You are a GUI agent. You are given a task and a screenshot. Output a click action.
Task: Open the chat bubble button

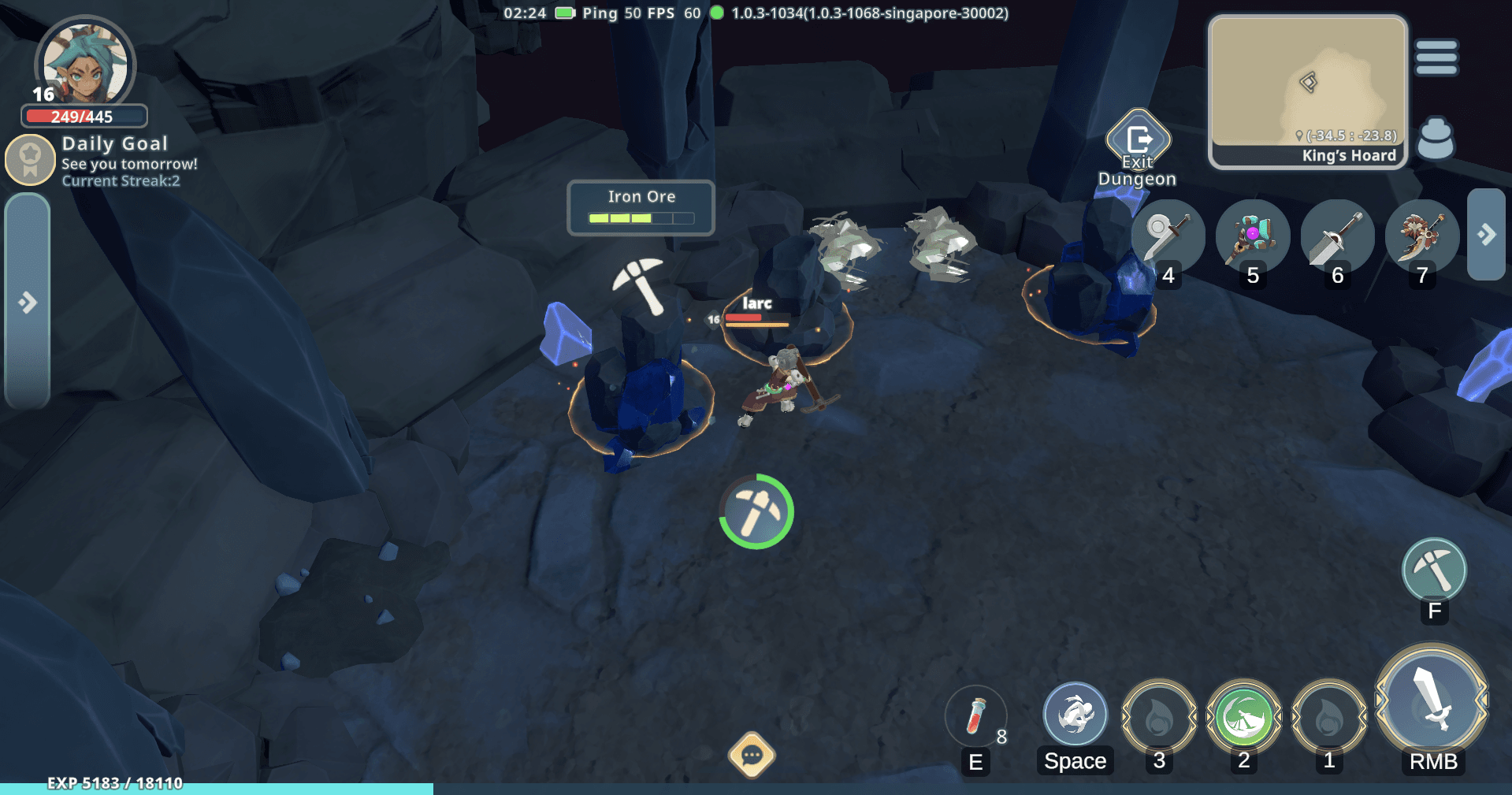pyautogui.click(x=751, y=756)
